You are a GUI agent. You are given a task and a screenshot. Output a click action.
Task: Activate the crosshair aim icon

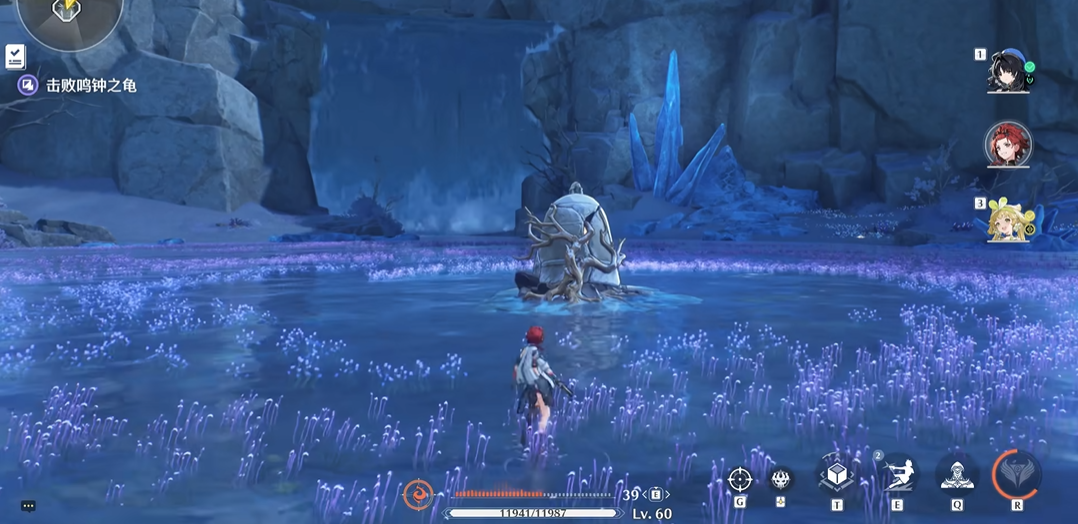[x=740, y=479]
